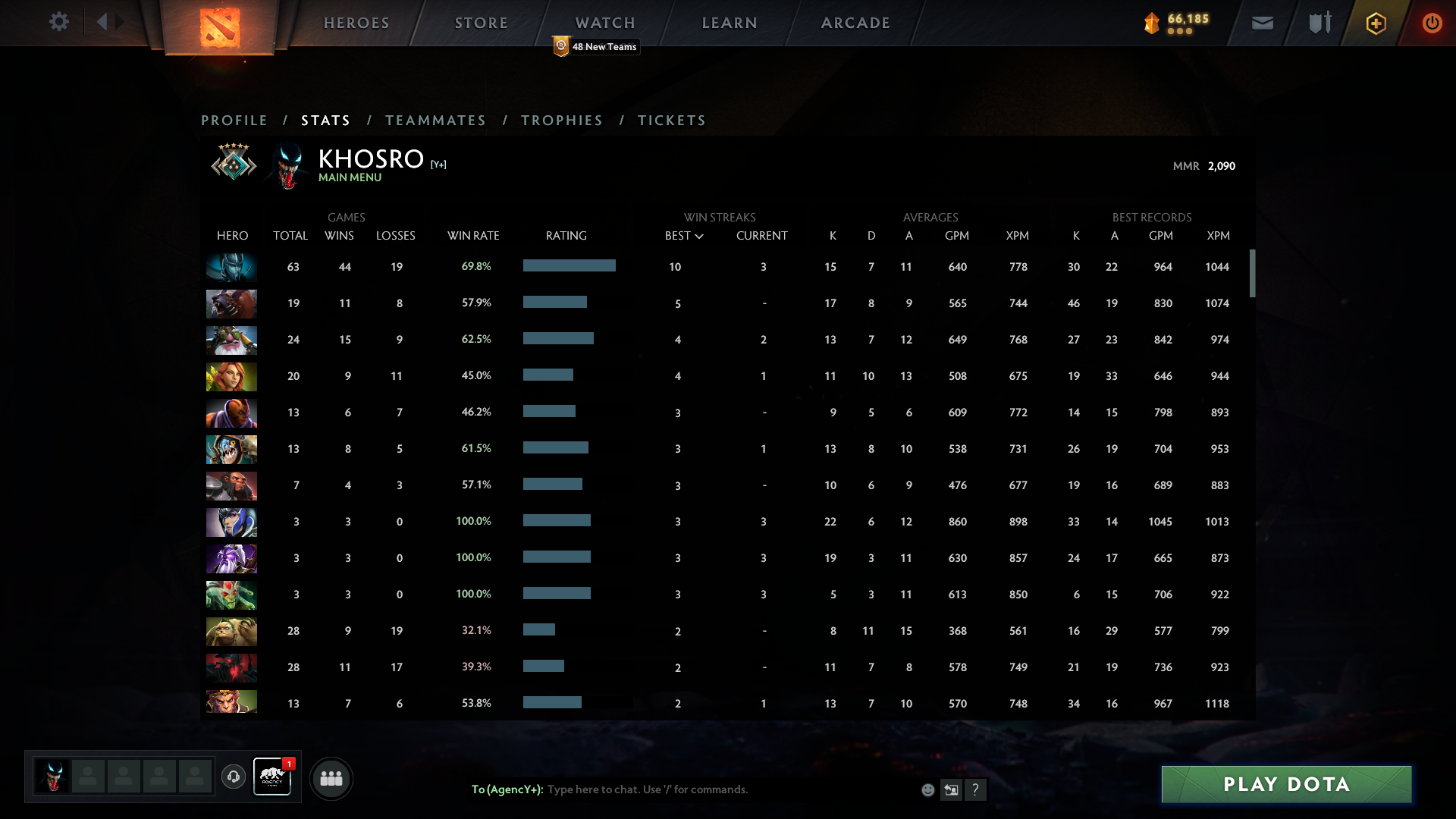
Task: Click the screenshot-share icon next to chat
Action: pyautogui.click(x=952, y=789)
